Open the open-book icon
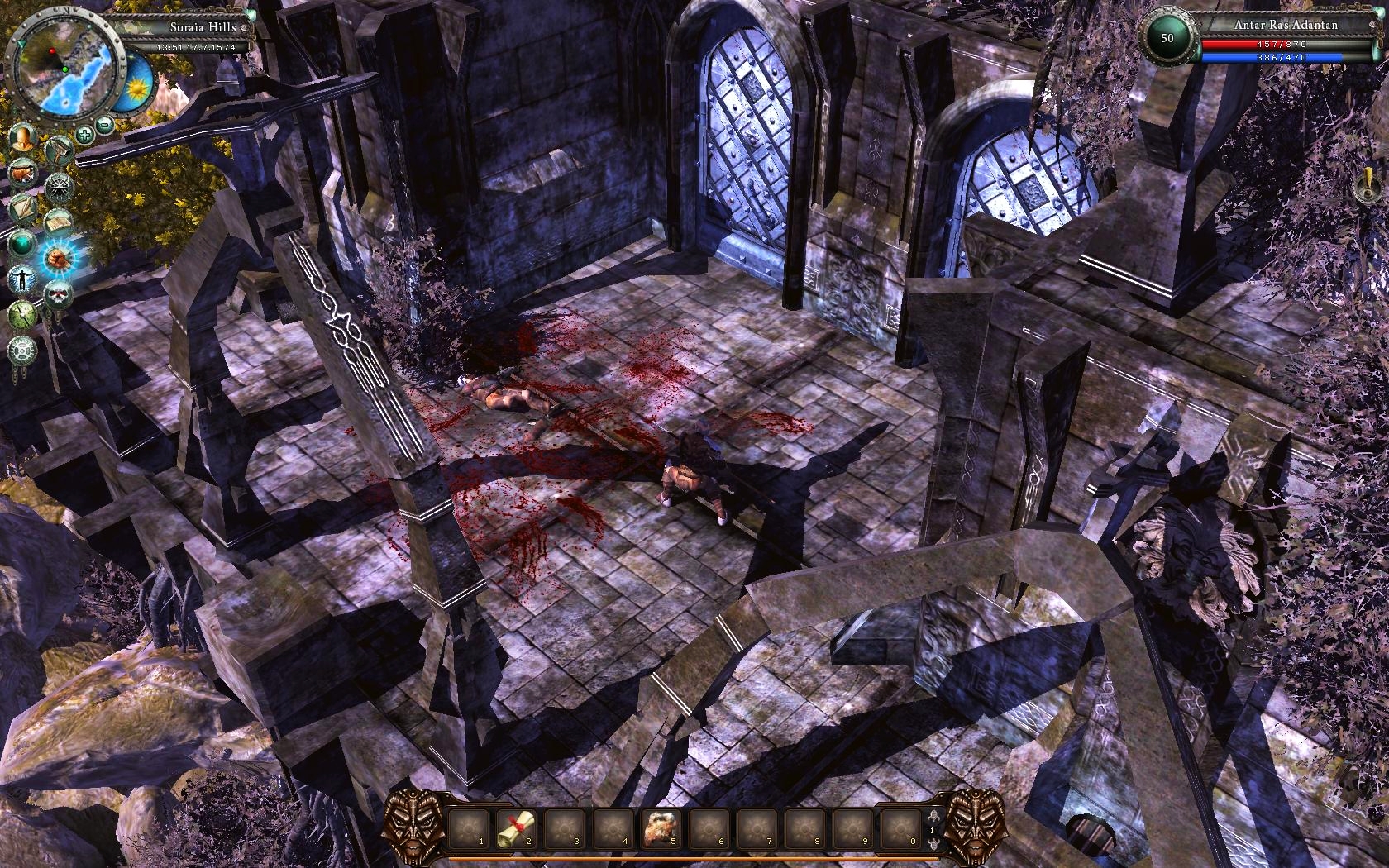The width and height of the screenshot is (1389, 868). (x=59, y=223)
